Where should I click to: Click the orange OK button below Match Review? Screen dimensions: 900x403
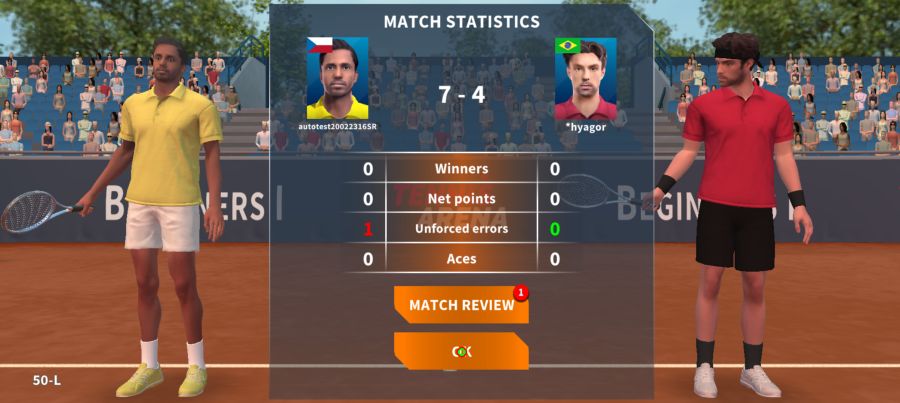pos(461,351)
